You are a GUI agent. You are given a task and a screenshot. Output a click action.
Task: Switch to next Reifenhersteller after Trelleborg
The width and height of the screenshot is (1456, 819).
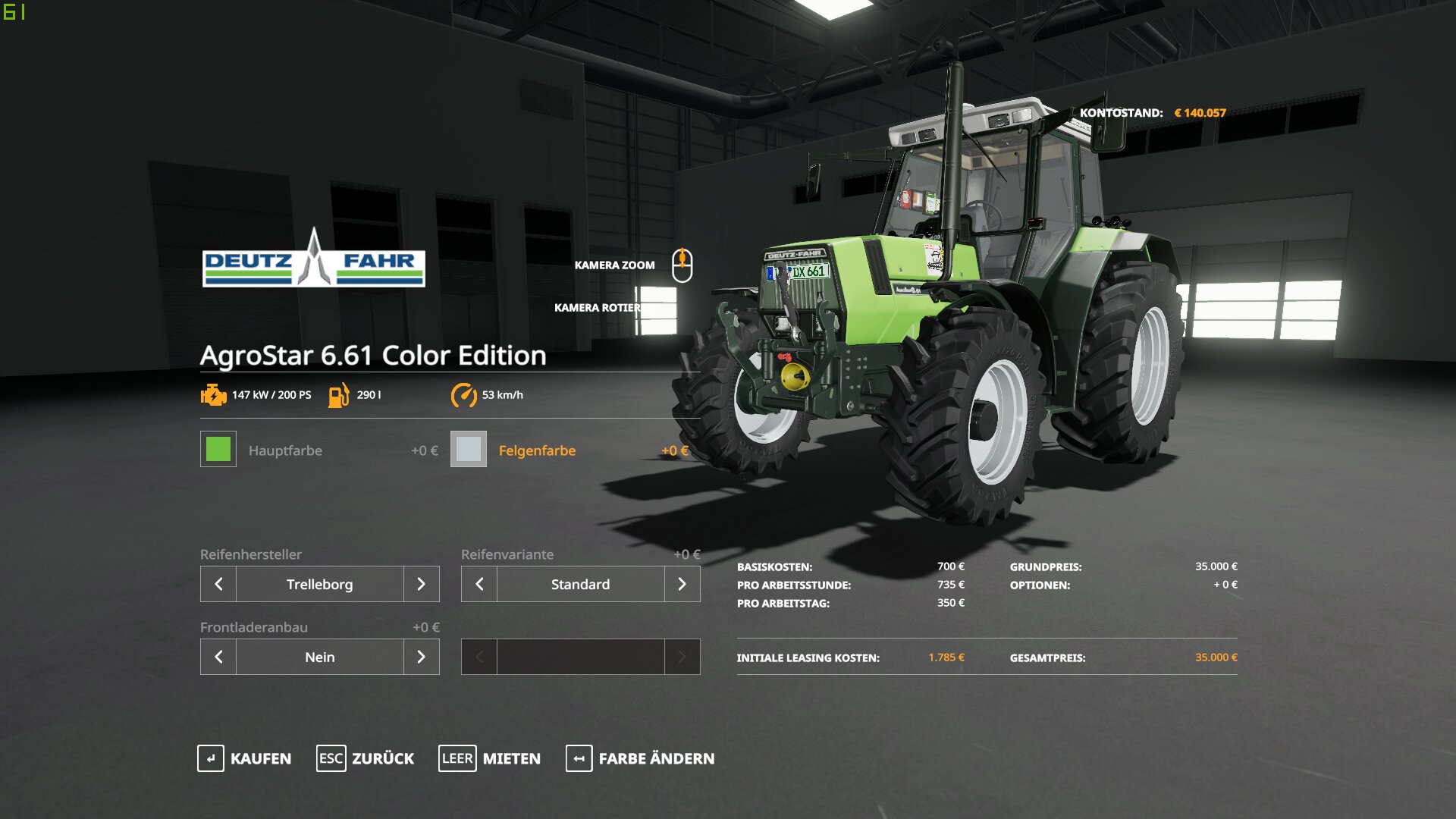pyautogui.click(x=422, y=584)
